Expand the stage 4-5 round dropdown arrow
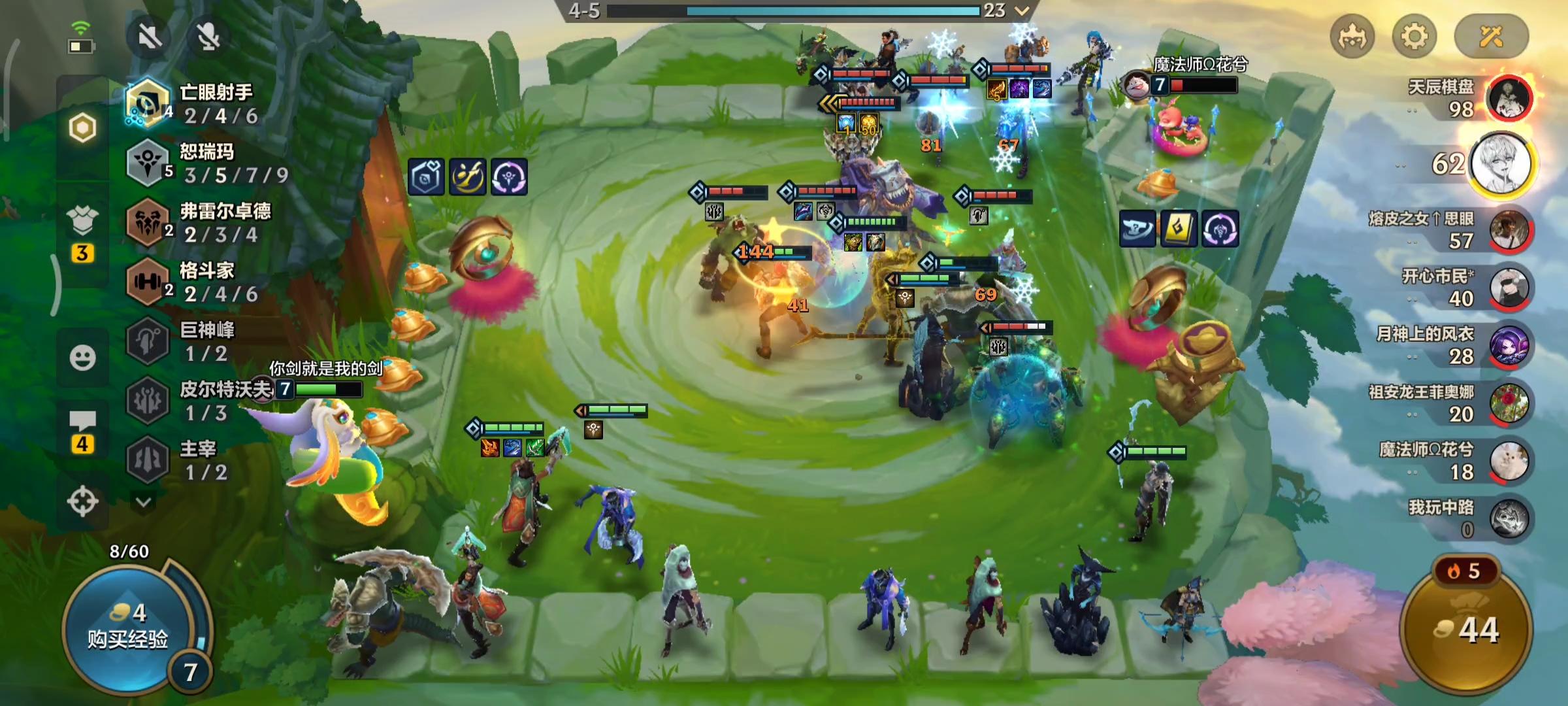The image size is (1568, 706). [1022, 10]
